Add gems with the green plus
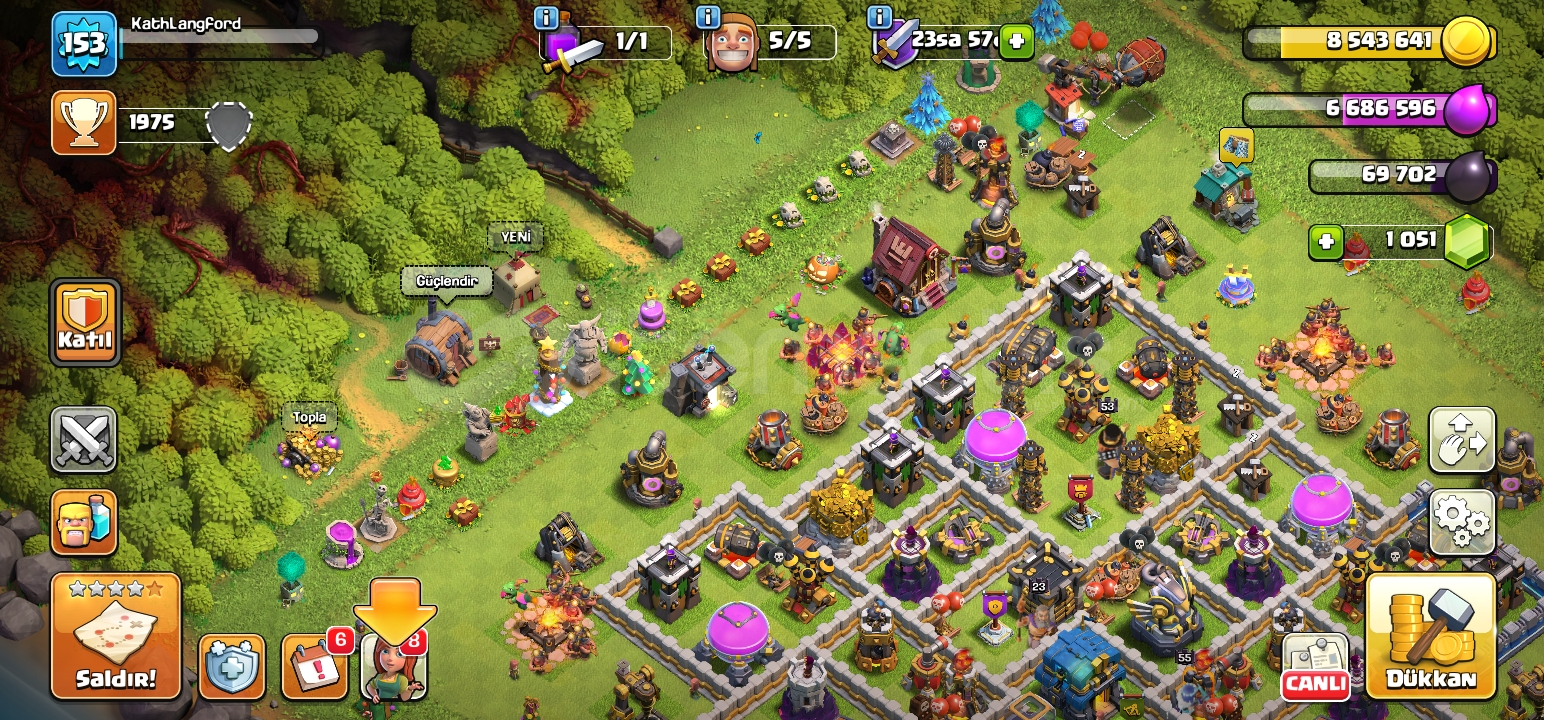Viewport: 1544px width, 720px height. pos(1326,242)
